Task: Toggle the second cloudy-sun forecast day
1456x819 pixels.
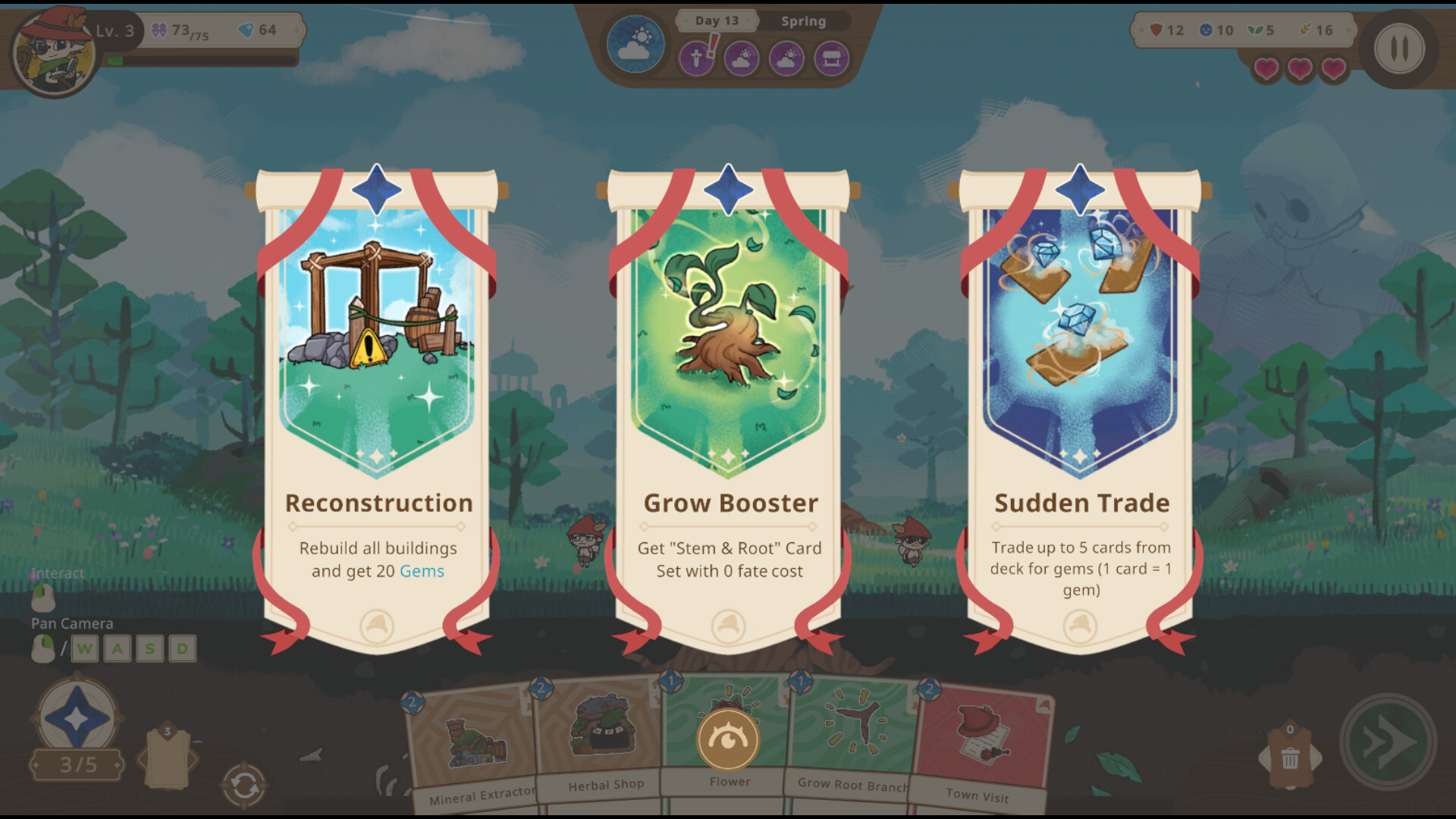Action: point(786,59)
